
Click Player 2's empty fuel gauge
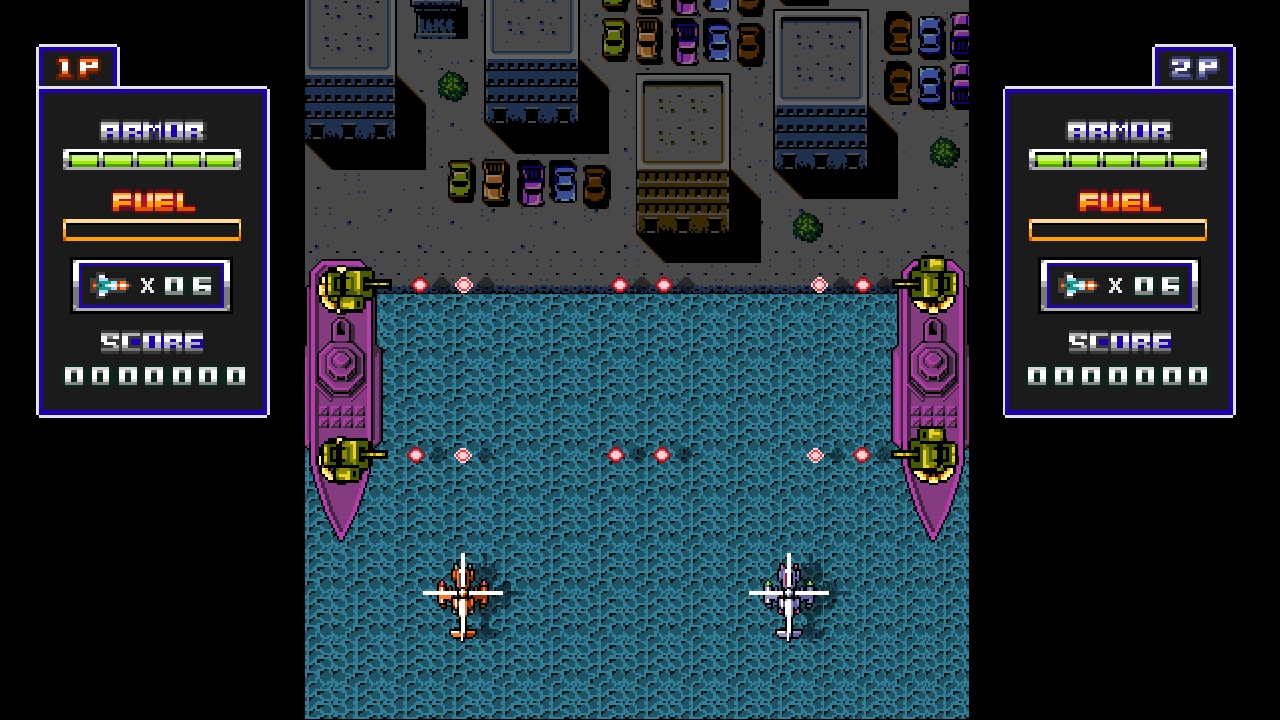pos(1117,229)
